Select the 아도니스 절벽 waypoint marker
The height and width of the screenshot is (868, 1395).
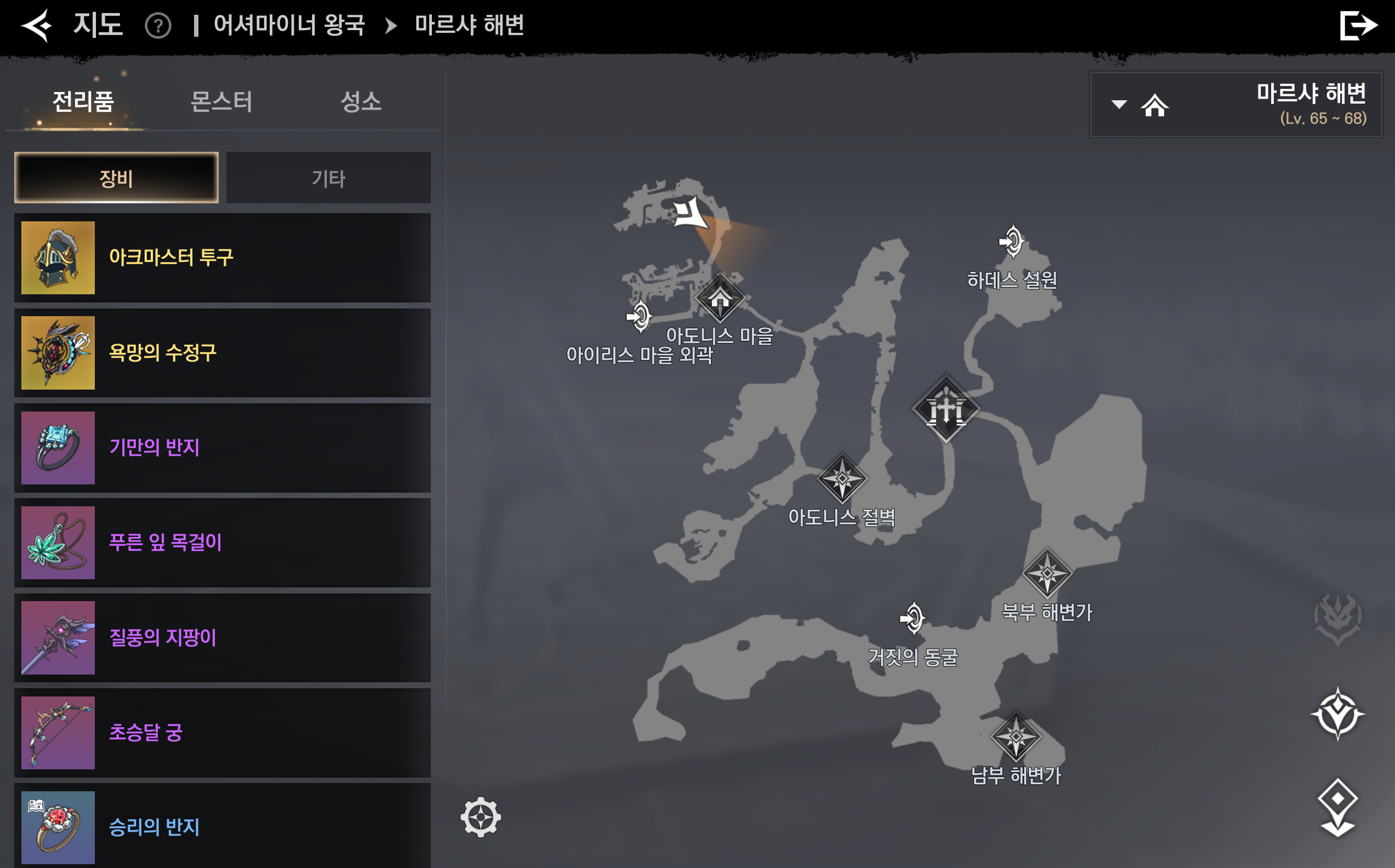pos(842,478)
